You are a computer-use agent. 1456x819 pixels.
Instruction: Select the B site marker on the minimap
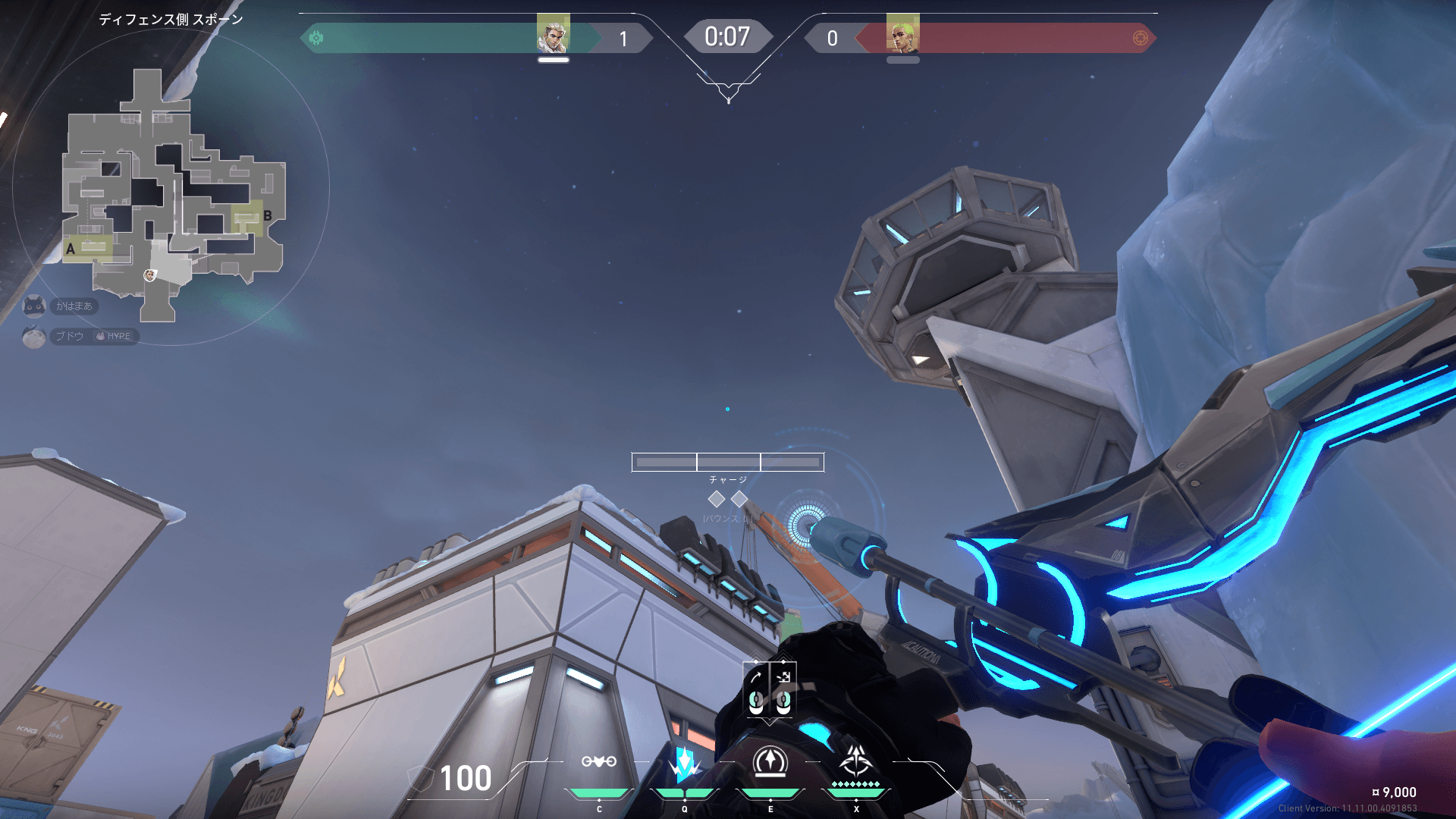267,216
